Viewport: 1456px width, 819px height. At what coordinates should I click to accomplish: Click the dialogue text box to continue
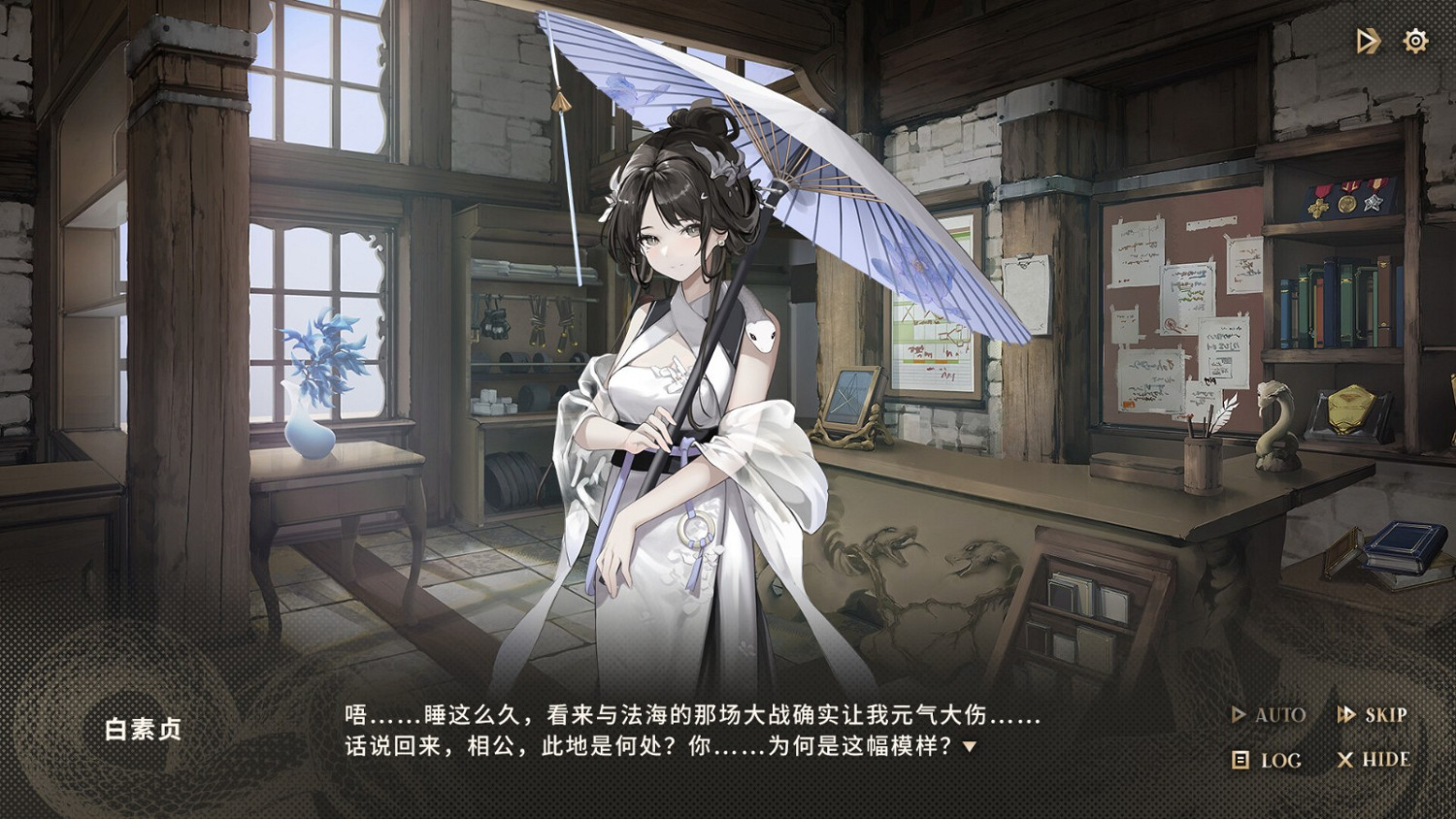click(x=691, y=736)
